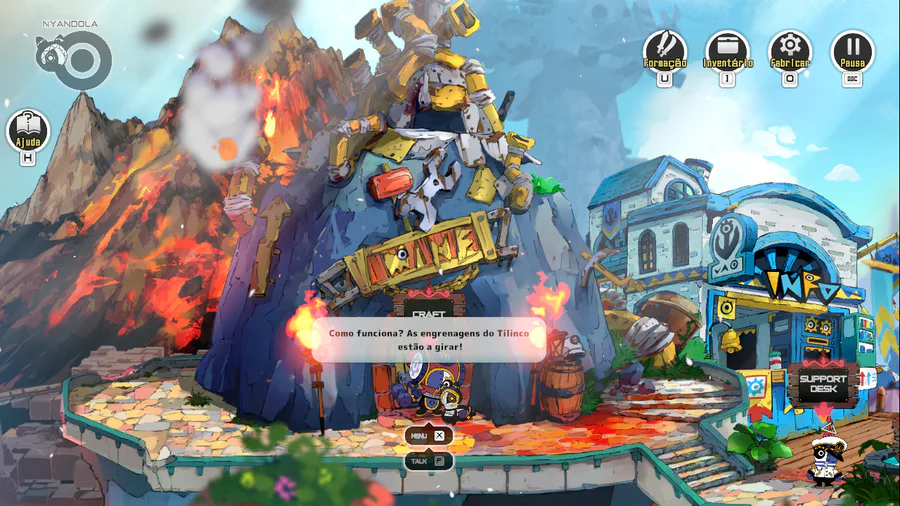Click the Pausa pause button
The height and width of the screenshot is (506, 900).
pyautogui.click(x=852, y=49)
